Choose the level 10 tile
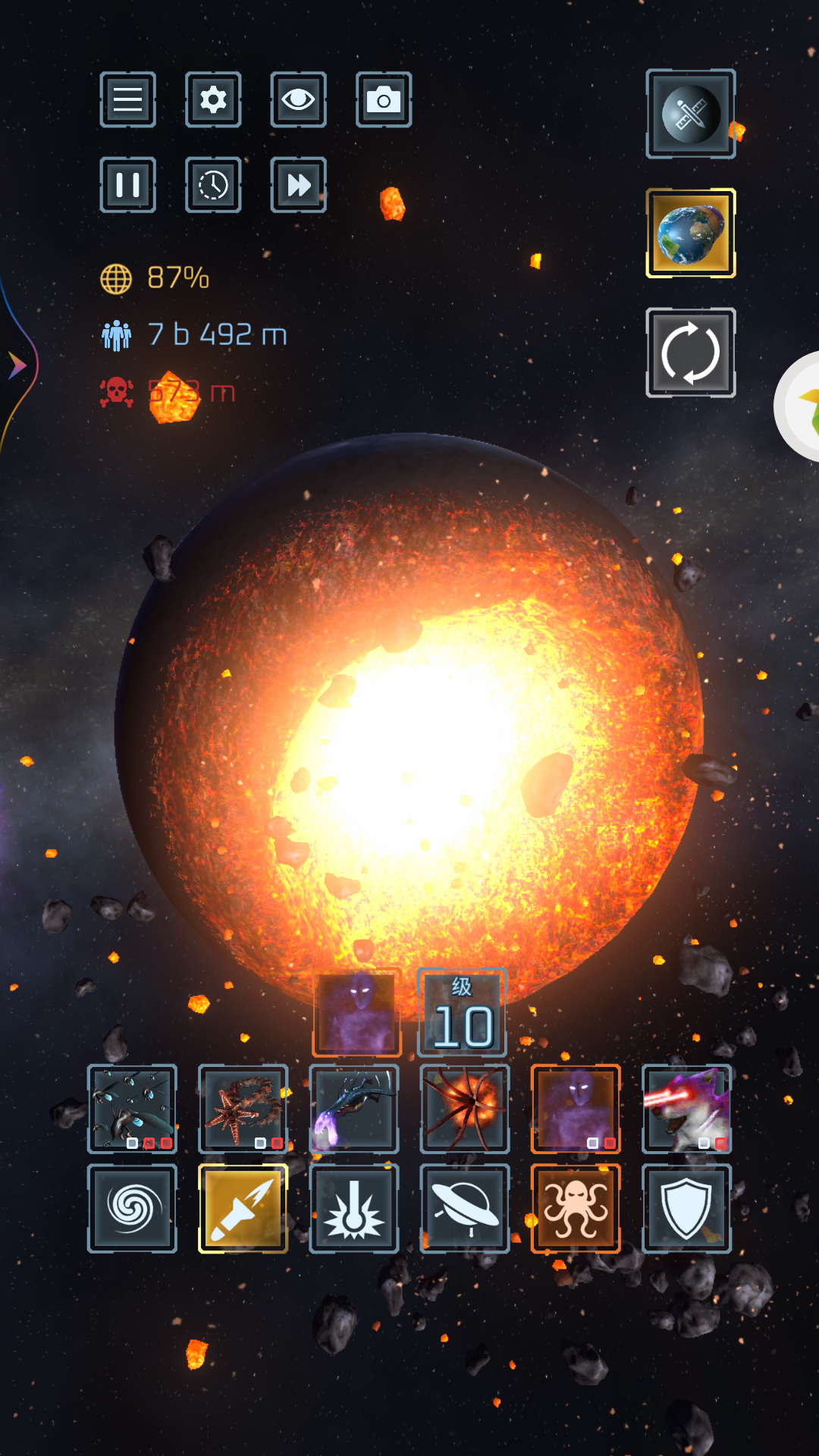Screen dimensions: 819x1456 (x=462, y=1013)
